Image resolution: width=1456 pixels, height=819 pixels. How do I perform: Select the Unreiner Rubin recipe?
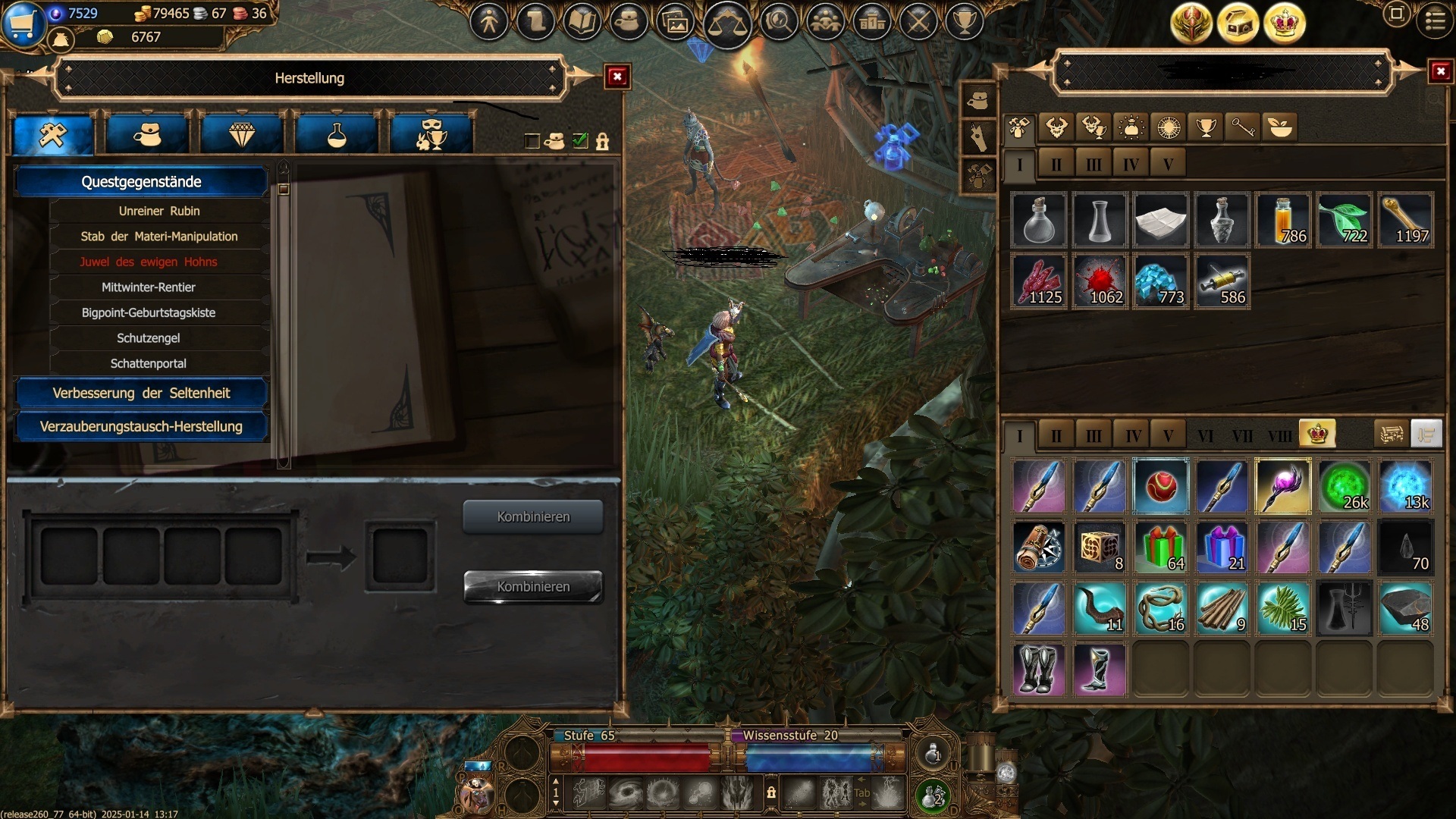coord(159,211)
